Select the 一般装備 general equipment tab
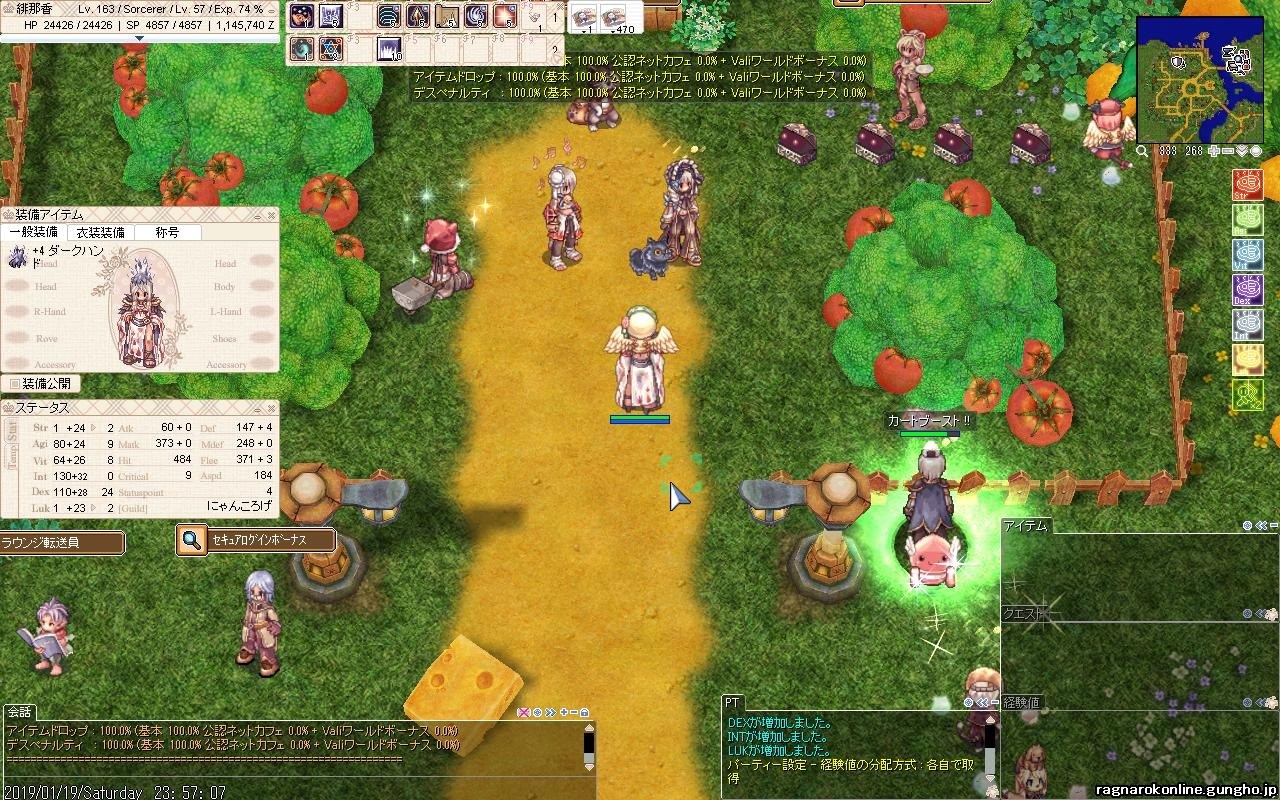Viewport: 1280px width, 800px height. coord(33,232)
